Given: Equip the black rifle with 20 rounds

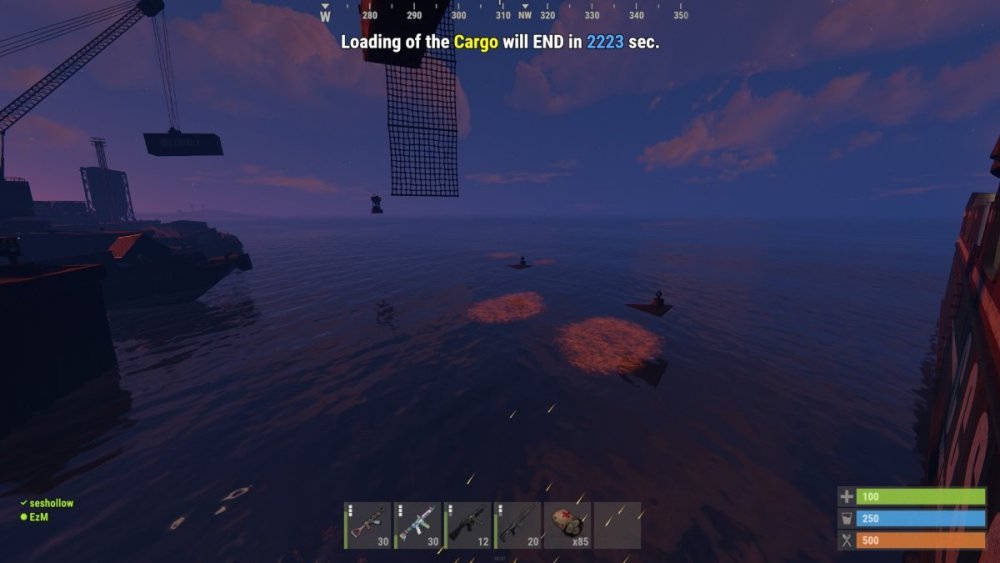Looking at the screenshot, I should [x=518, y=525].
